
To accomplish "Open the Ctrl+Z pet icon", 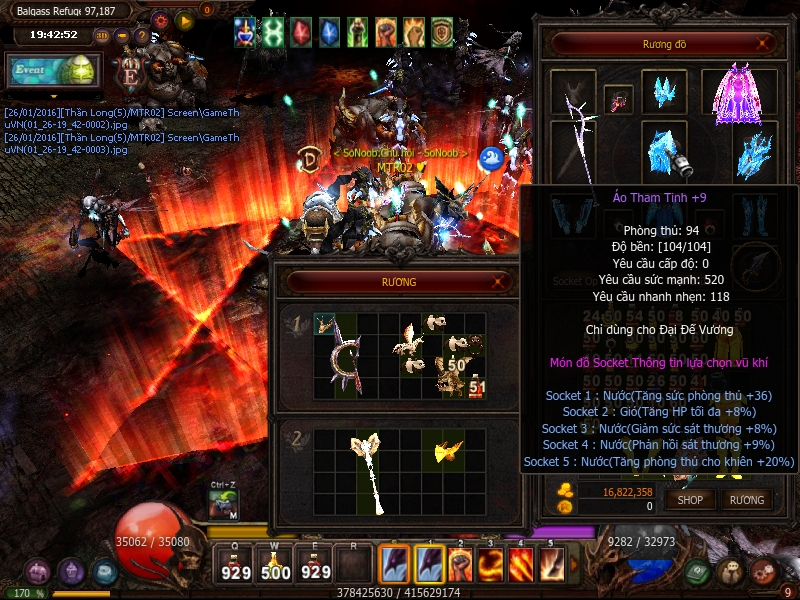I will click(223, 505).
